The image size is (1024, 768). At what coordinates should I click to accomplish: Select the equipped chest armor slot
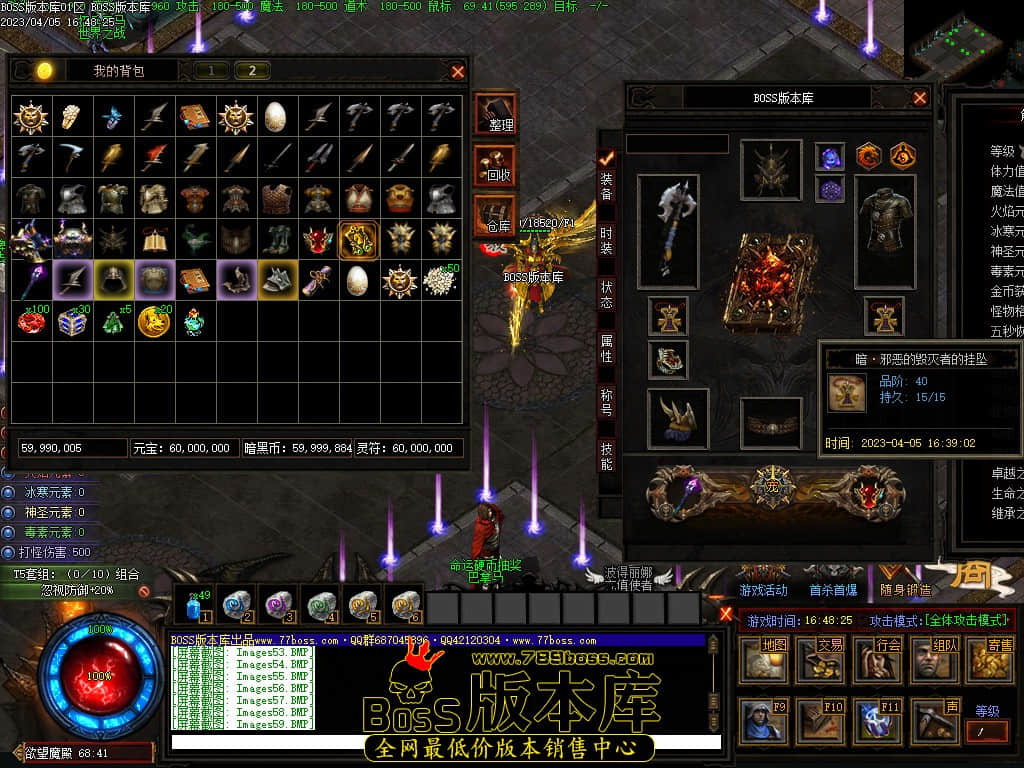point(884,224)
